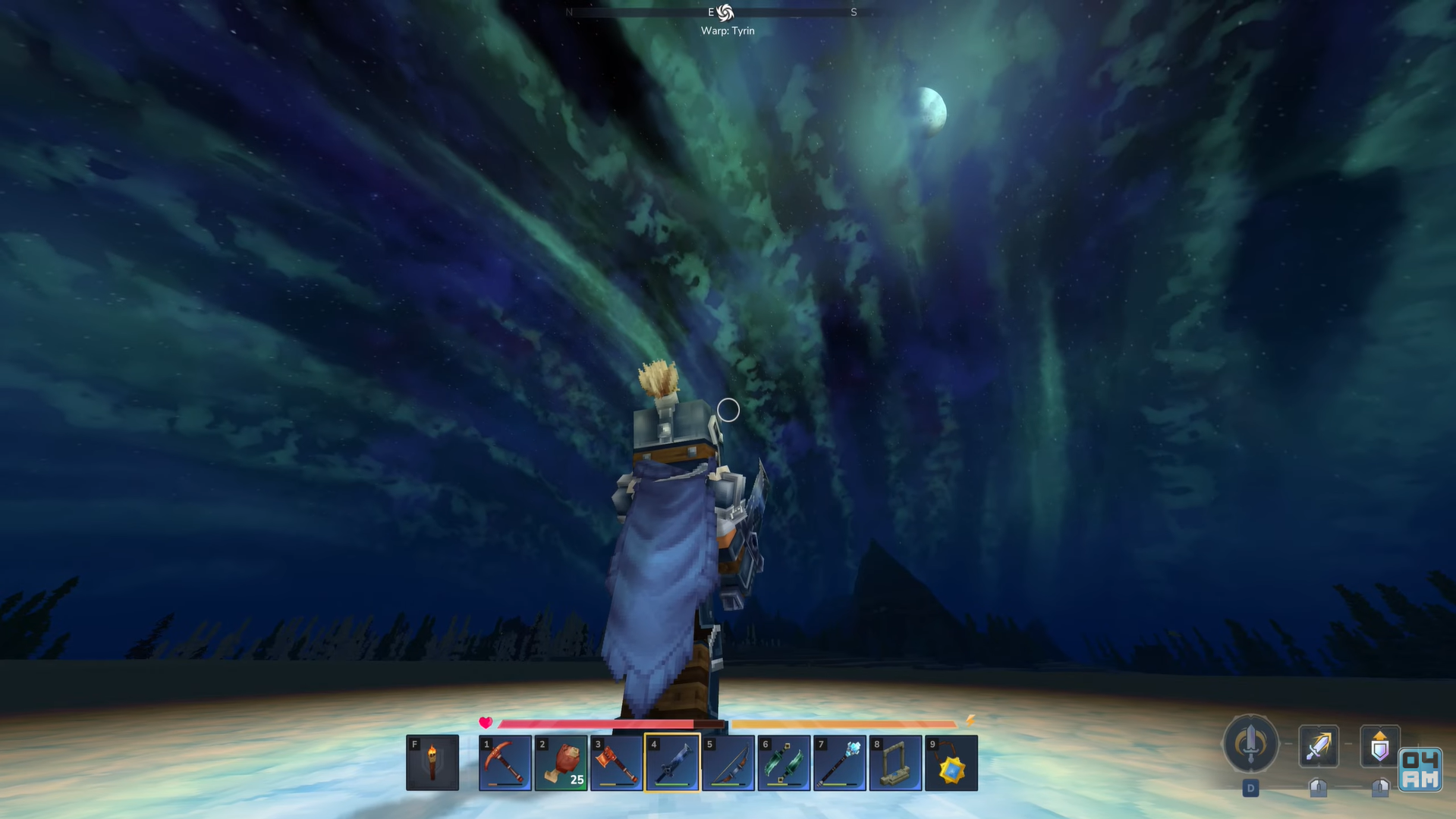The image size is (1456, 819).
Task: Select the axe in hotbar slot 3
Action: (x=617, y=762)
